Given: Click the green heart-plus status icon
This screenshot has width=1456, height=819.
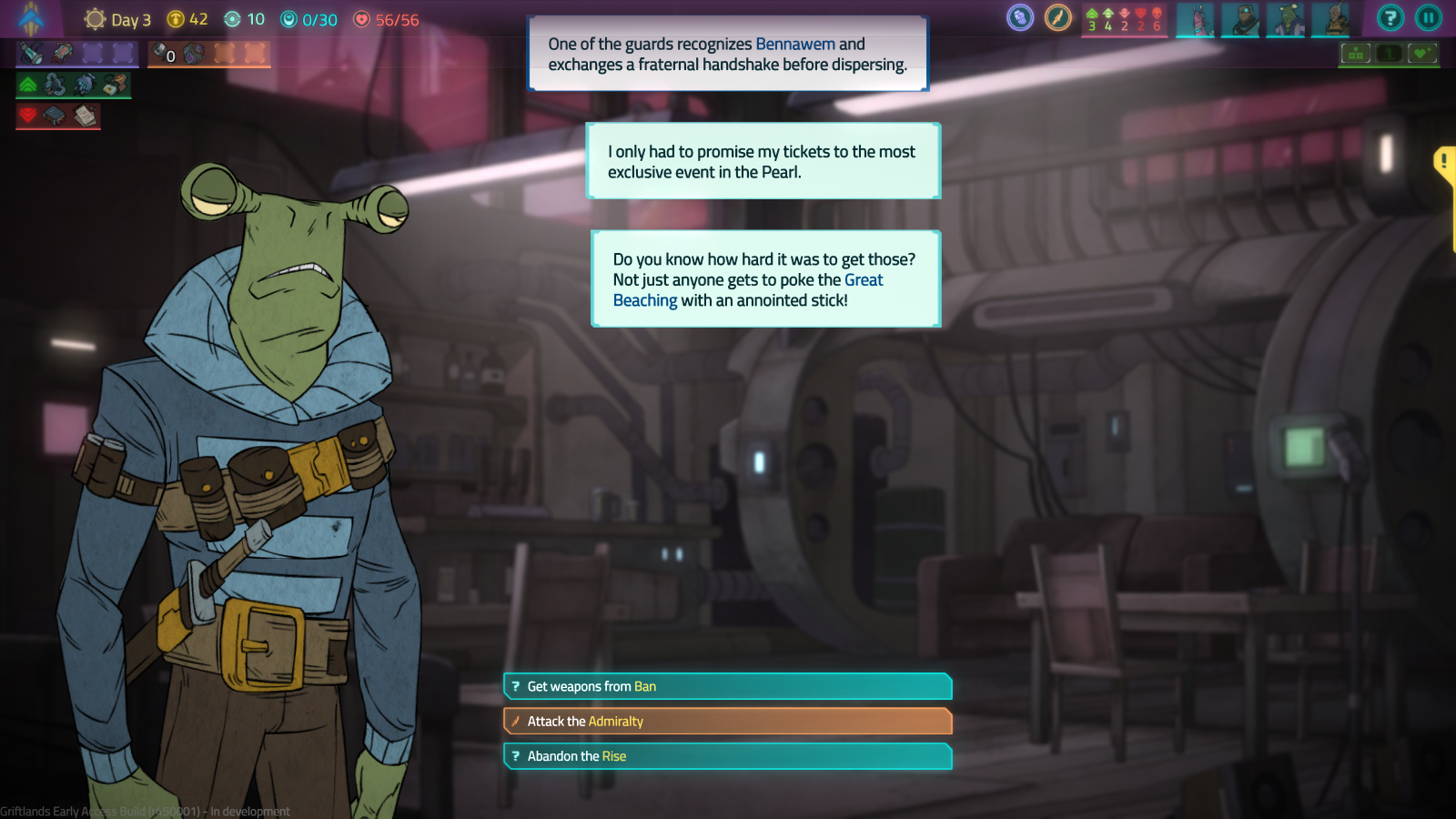Looking at the screenshot, I should coord(1421,54).
